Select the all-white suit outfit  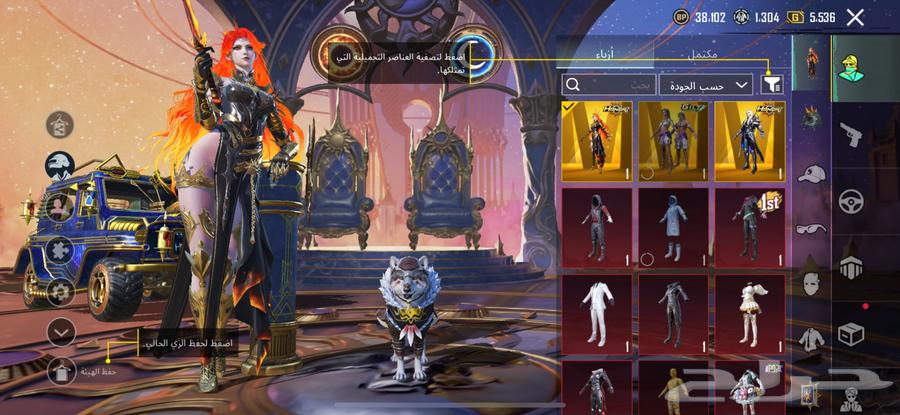tap(597, 312)
